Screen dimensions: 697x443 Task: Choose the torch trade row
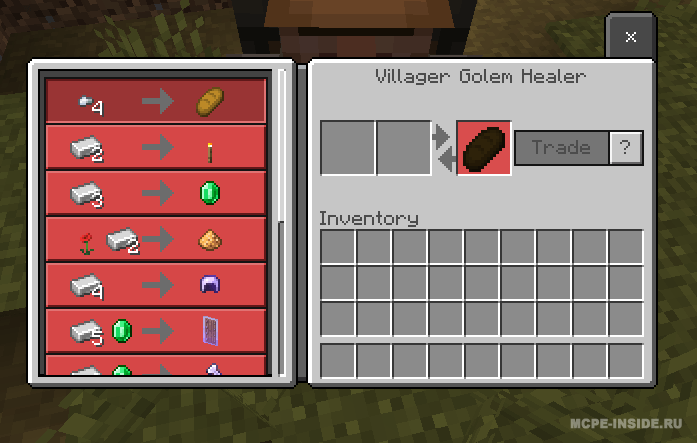click(156, 147)
